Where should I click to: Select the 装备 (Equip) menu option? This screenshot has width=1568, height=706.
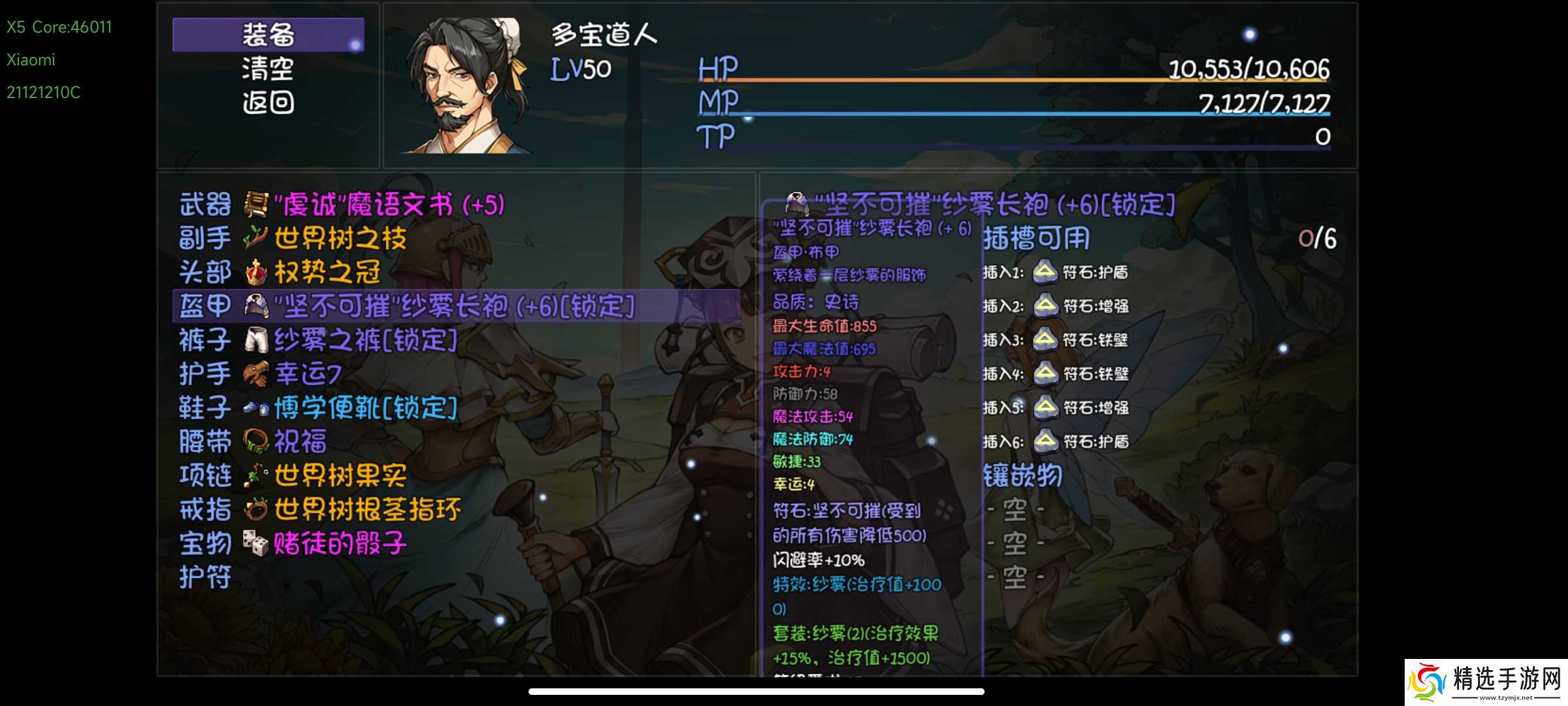tap(268, 35)
